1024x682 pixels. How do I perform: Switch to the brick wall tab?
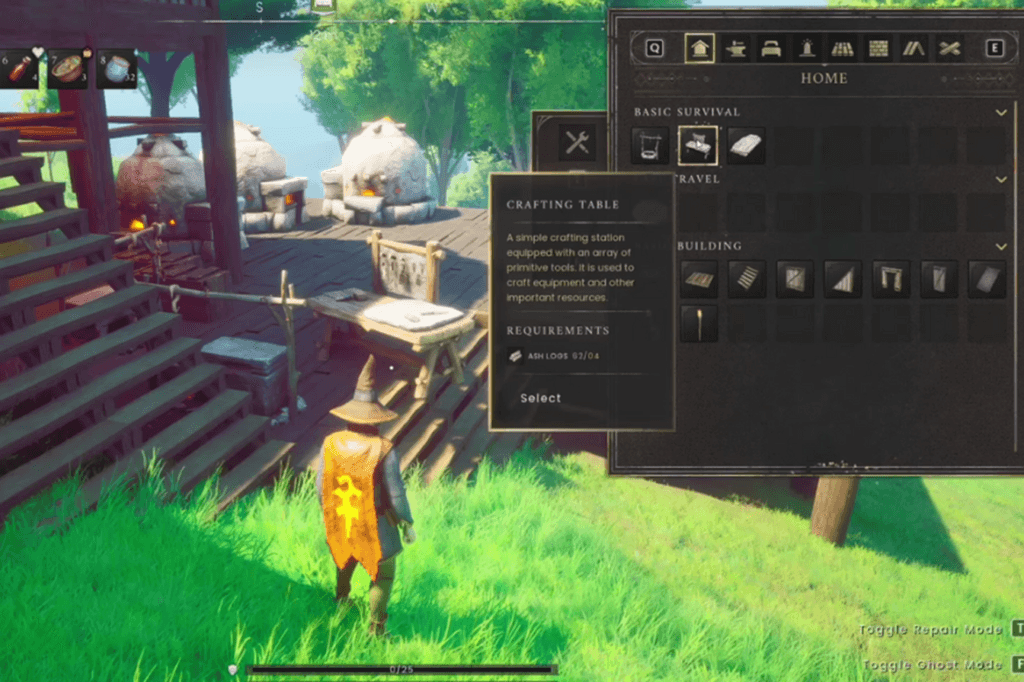878,48
